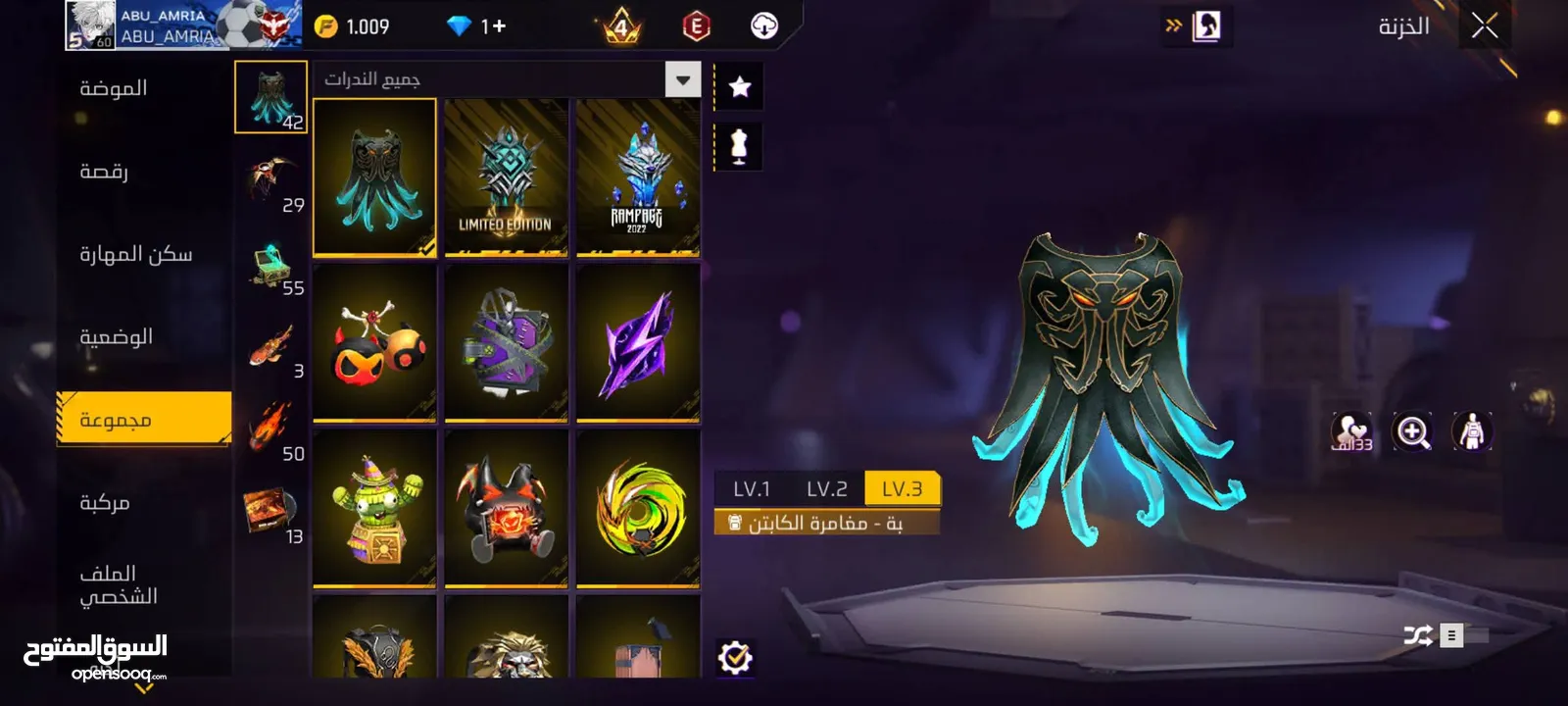
Task: Select the الوضعية category
Action: [116, 336]
